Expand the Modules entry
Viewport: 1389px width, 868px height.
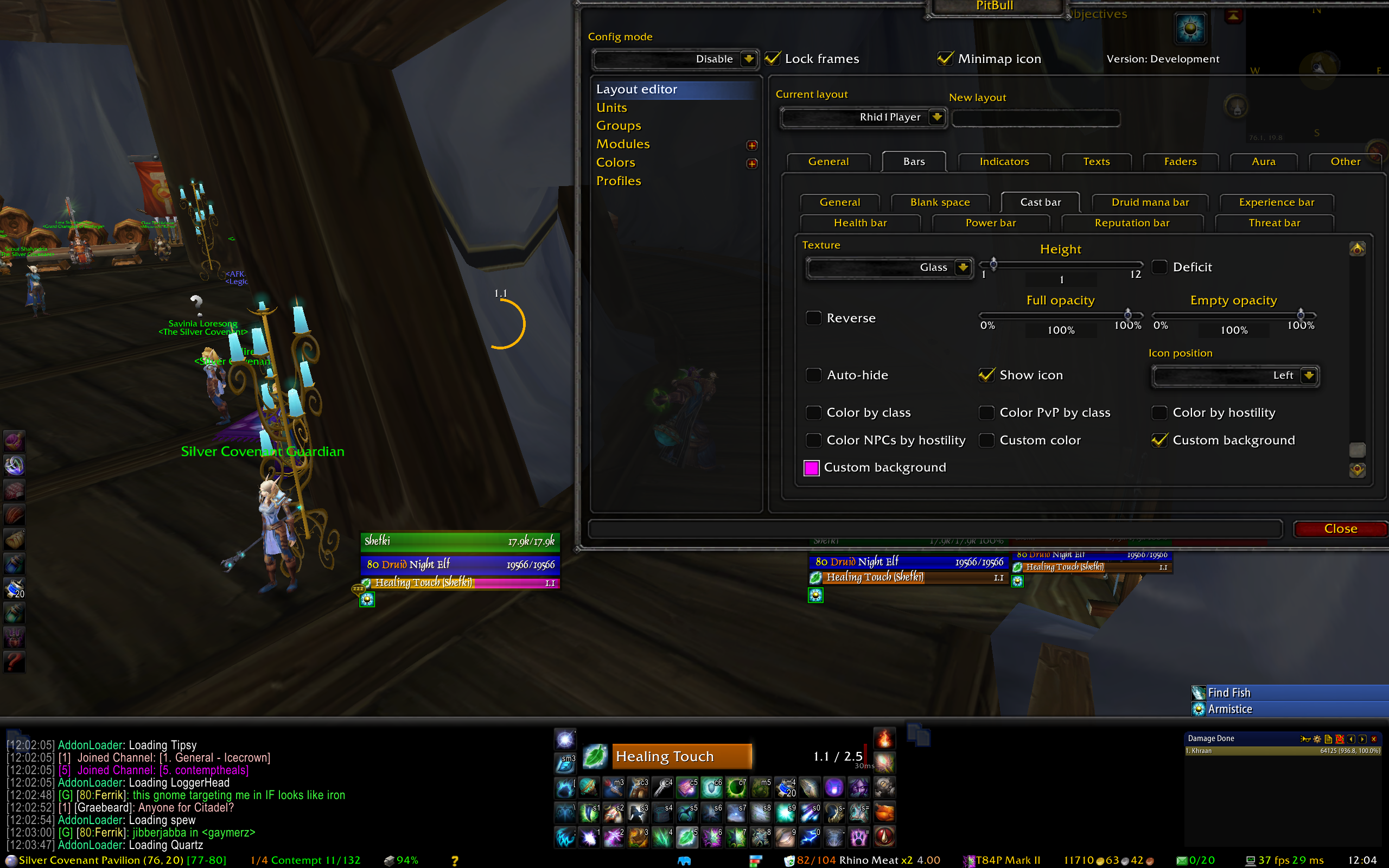(x=752, y=145)
